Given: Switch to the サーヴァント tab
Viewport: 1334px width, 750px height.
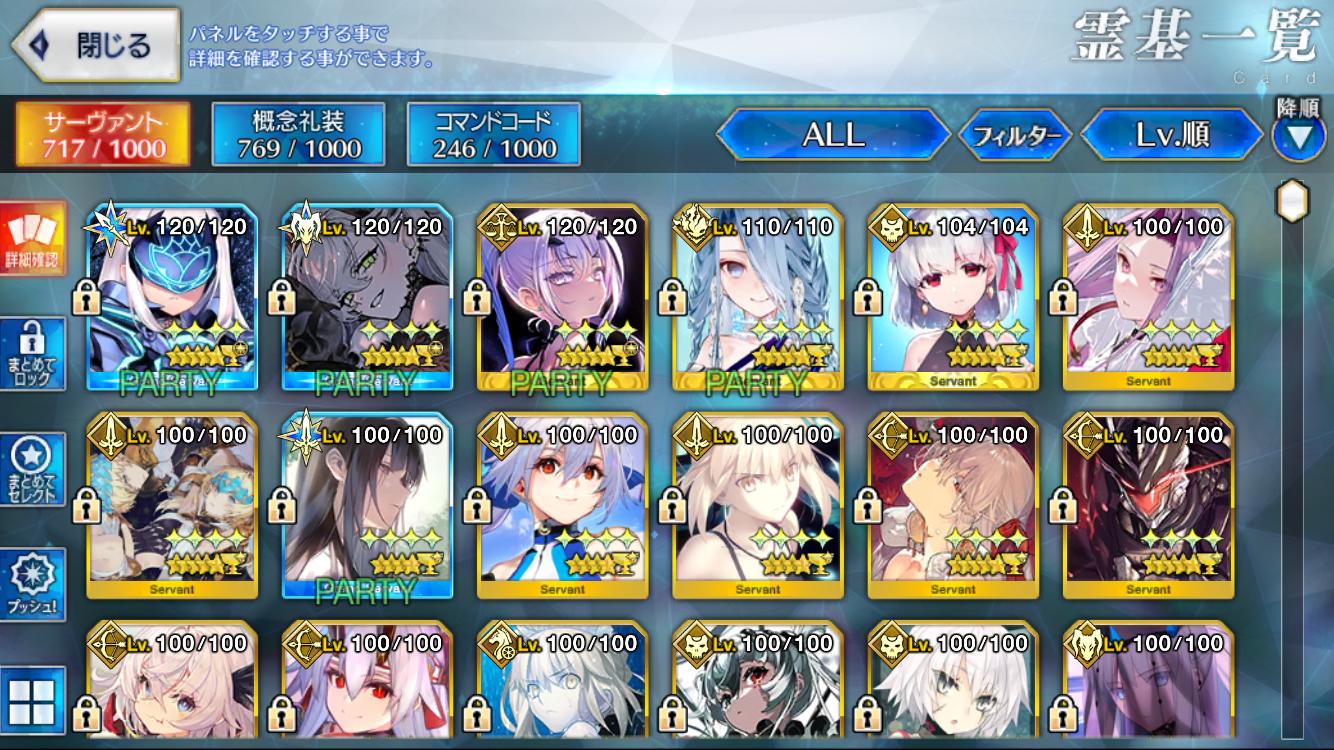Looking at the screenshot, I should click(103, 134).
